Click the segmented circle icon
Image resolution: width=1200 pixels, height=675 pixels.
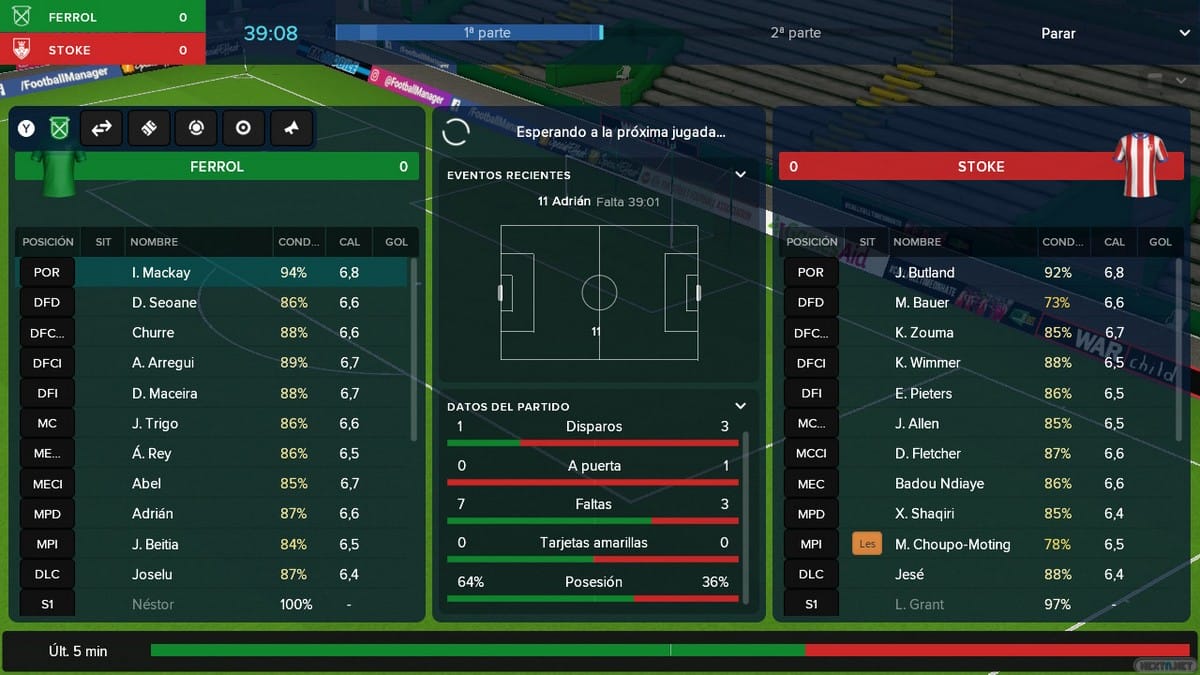[196, 128]
